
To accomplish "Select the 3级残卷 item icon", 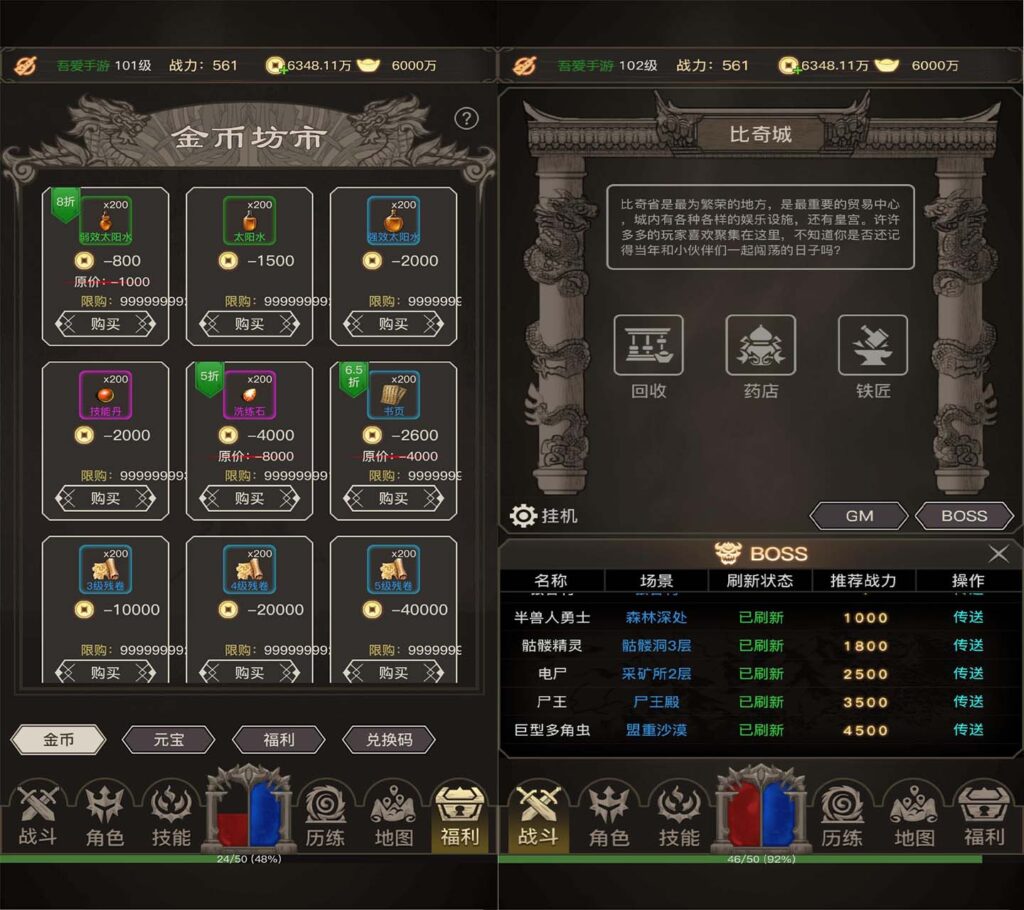I will pos(105,570).
